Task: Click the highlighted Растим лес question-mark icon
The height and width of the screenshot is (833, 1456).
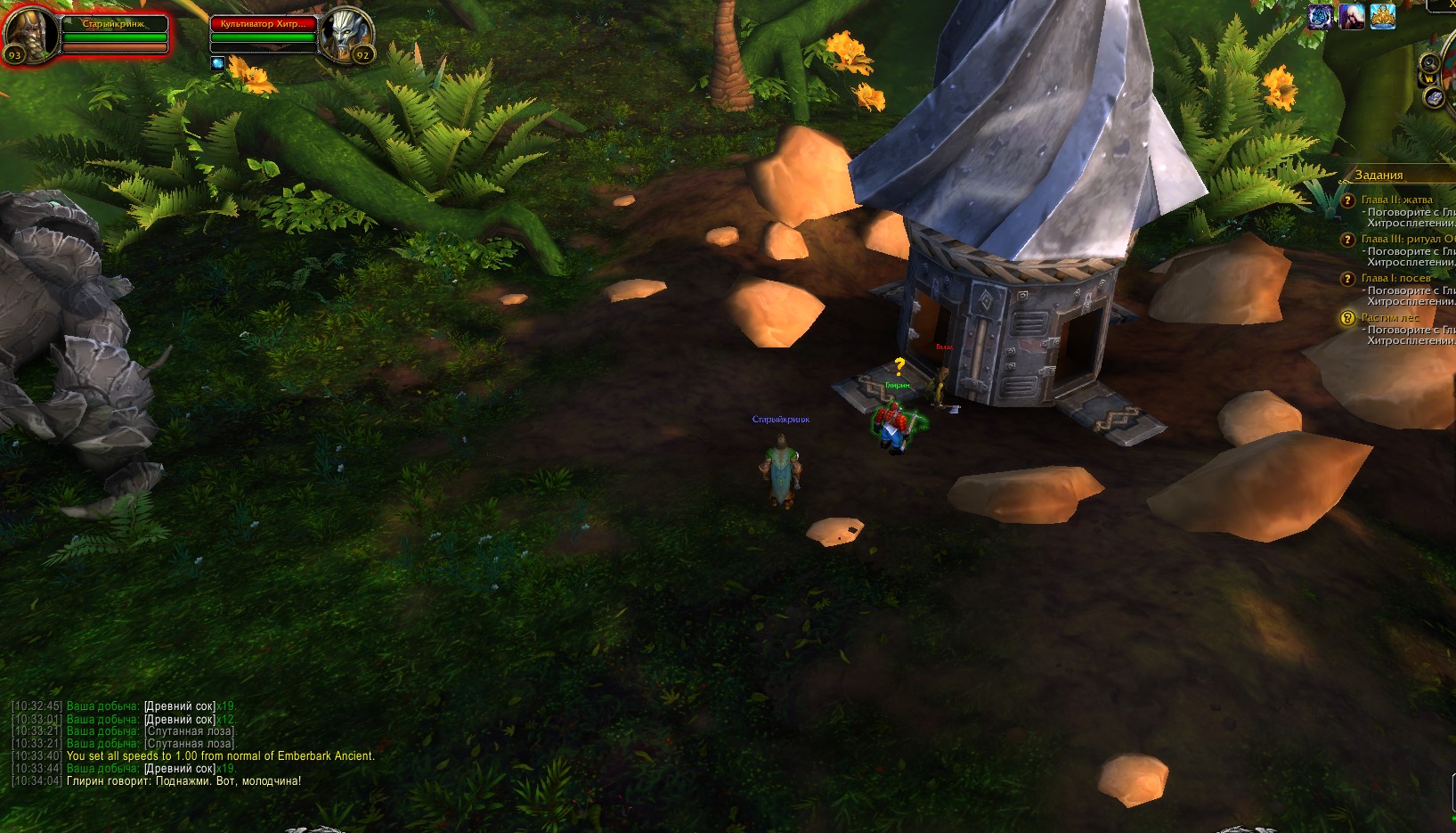Action: tap(1347, 318)
